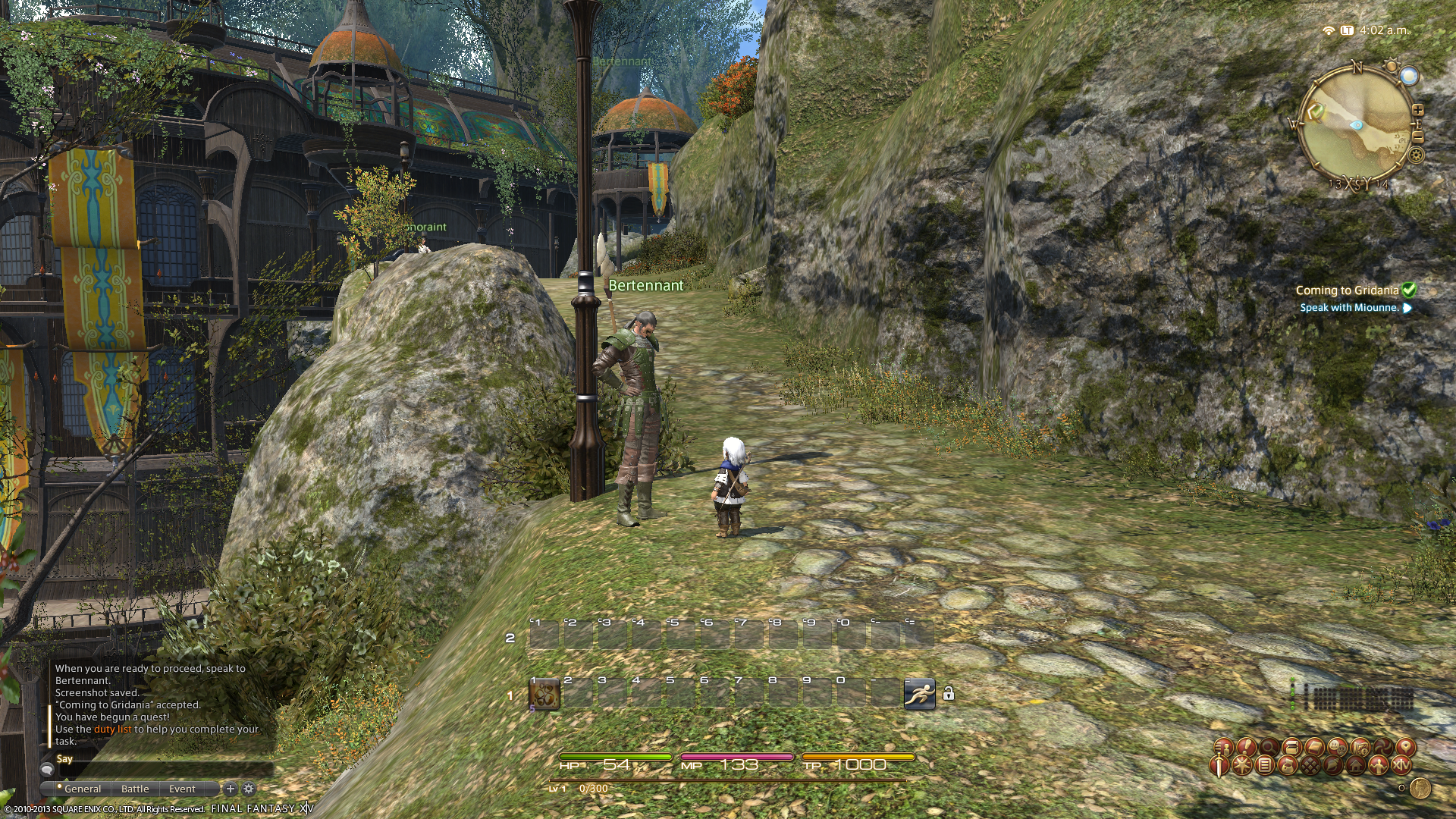This screenshot has width=1456, height=819.
Task: Use the first hotbar action icon
Action: (x=544, y=694)
